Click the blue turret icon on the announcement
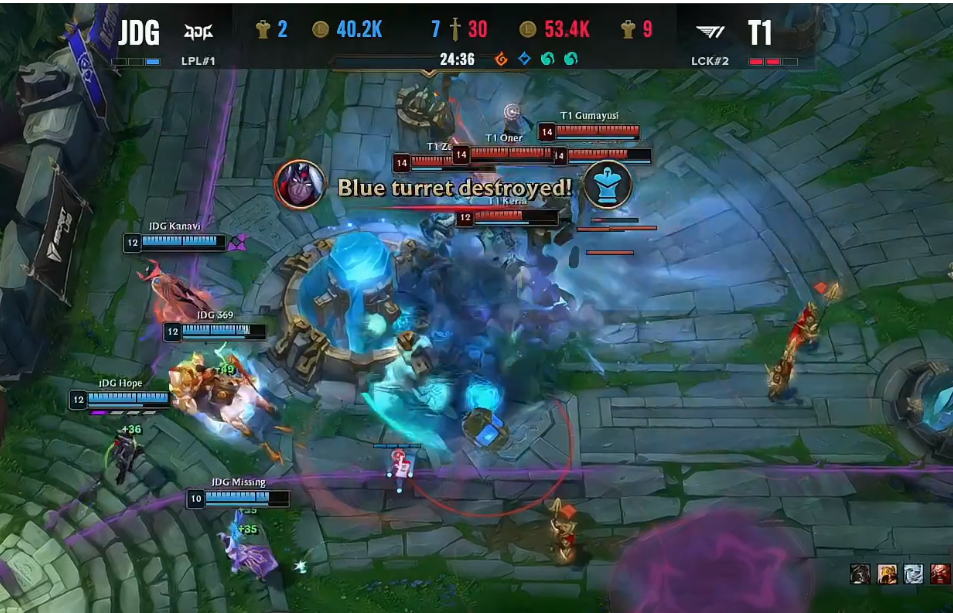The height and width of the screenshot is (613, 953). [608, 185]
